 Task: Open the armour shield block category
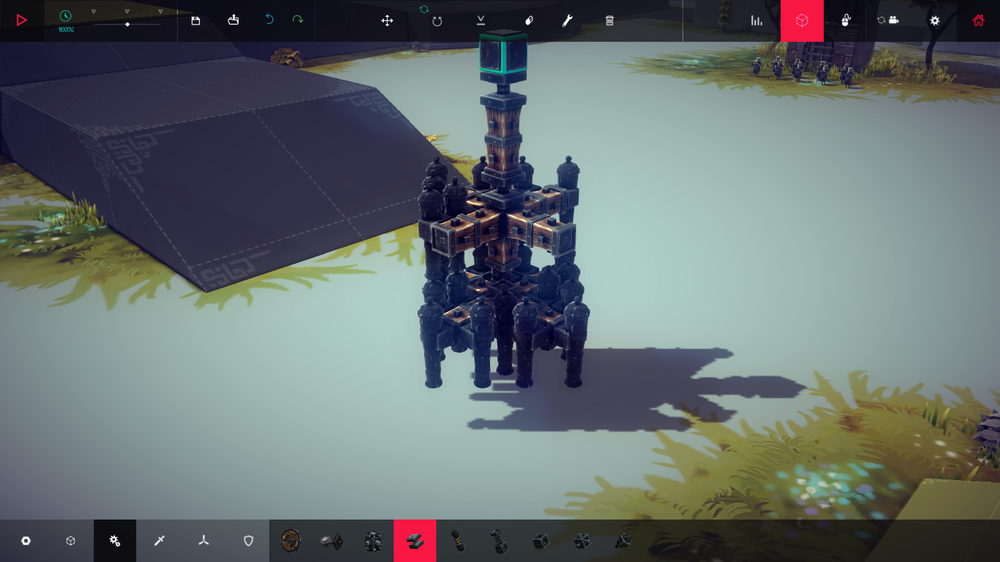(249, 541)
